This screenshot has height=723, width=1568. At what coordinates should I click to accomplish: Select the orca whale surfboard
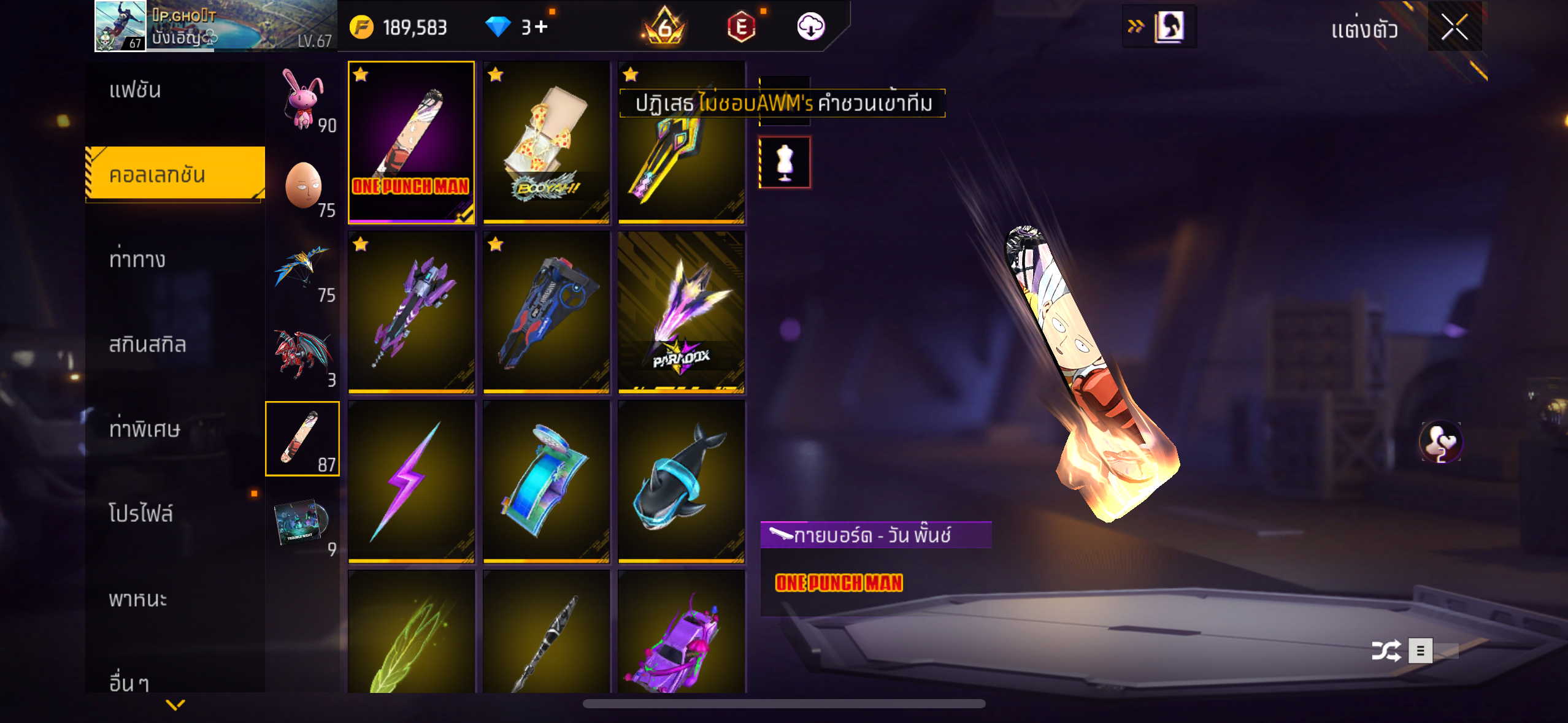[x=681, y=481]
